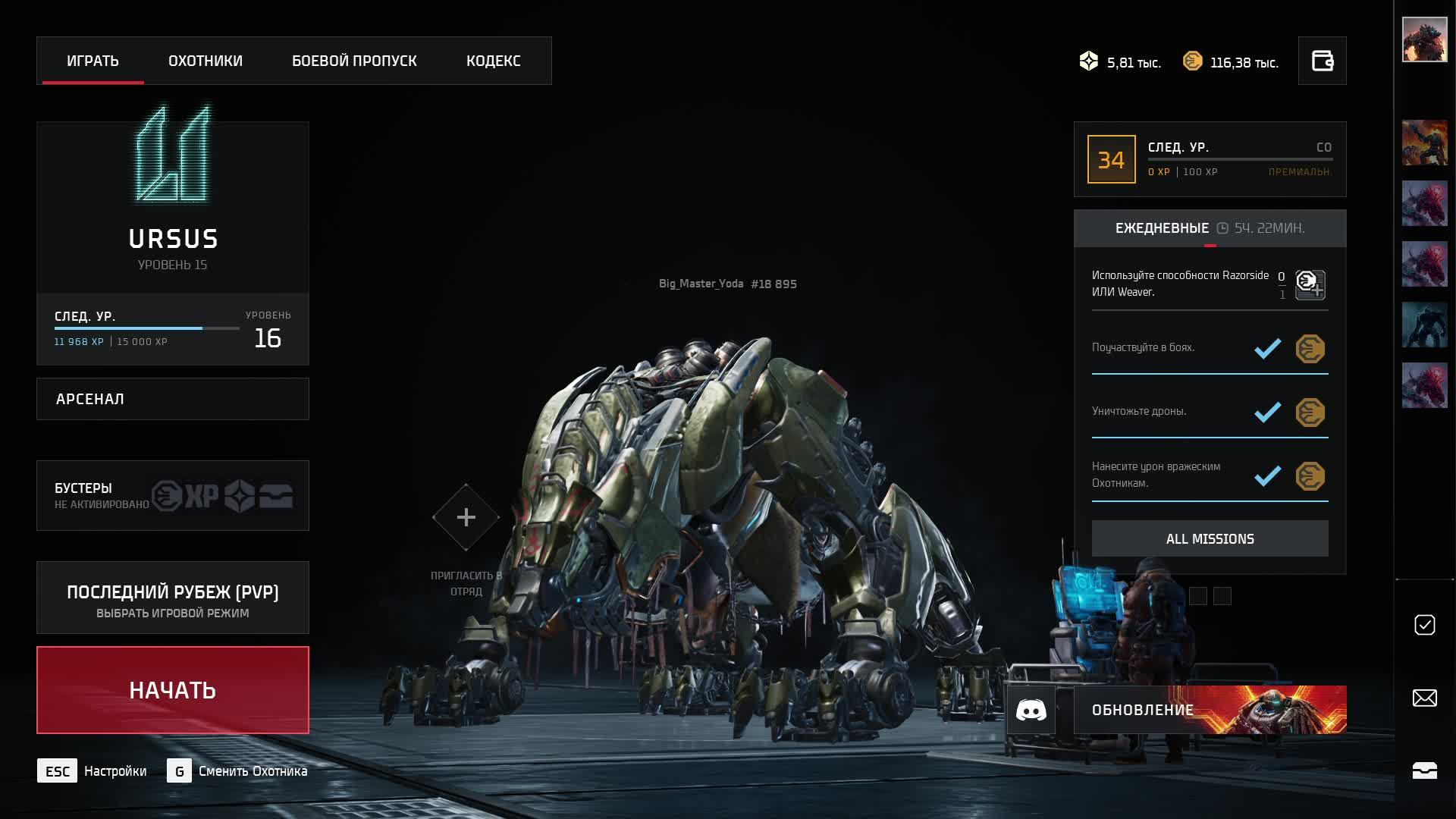Open the wallet icon button
Screen dimensions: 1456x819
click(x=1322, y=61)
